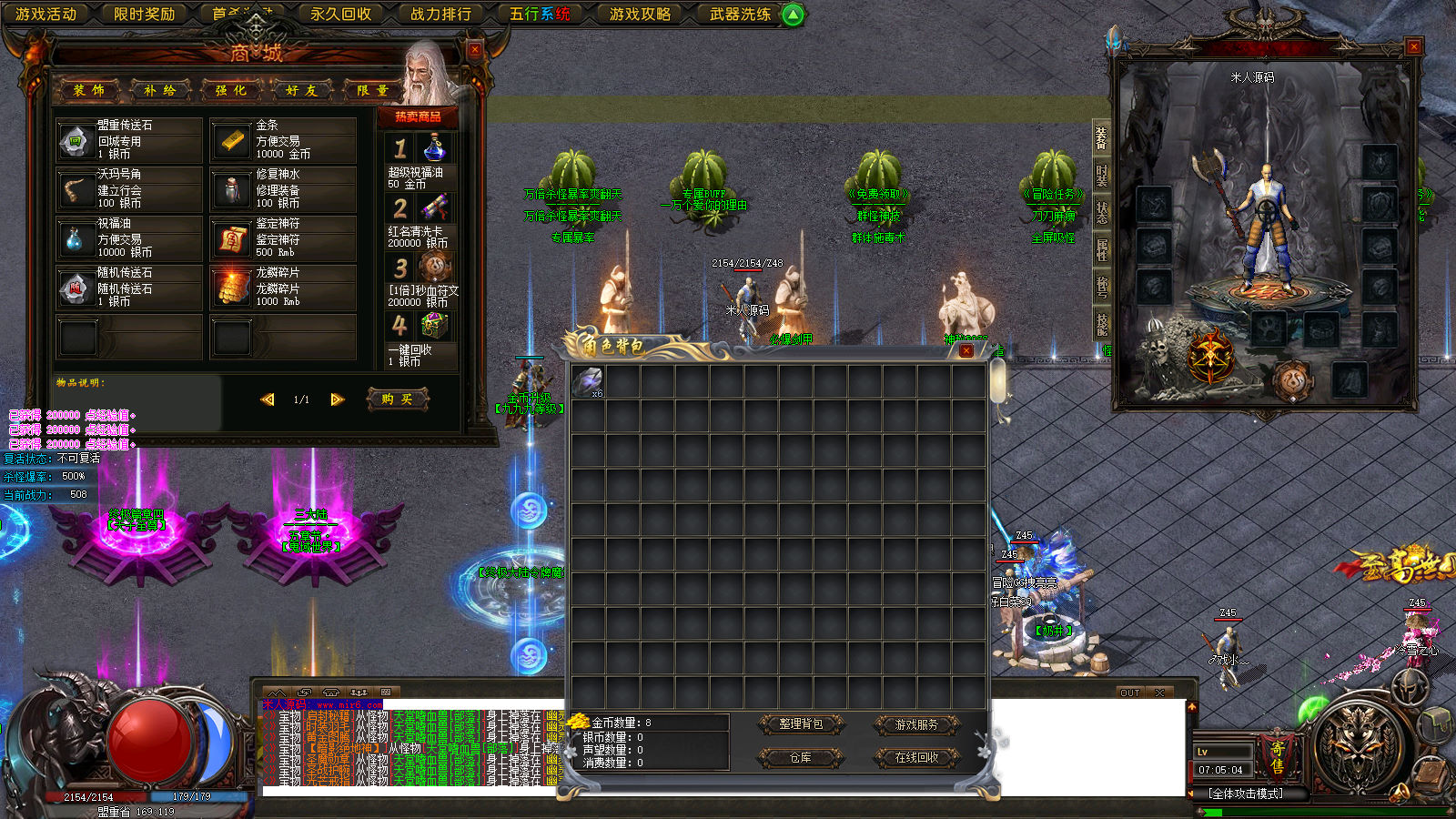The width and height of the screenshot is (1456, 819).
Task: Show the 战力排行 ranking
Action: coord(440,14)
